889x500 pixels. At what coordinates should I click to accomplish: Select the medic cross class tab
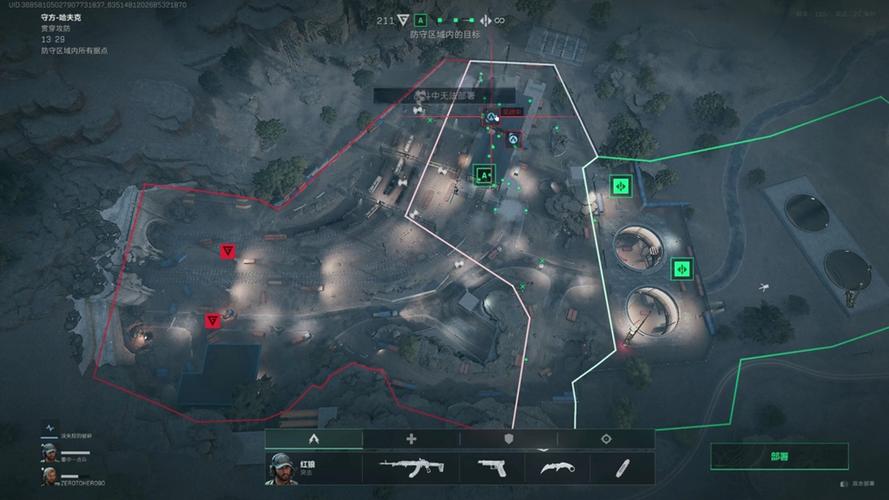tap(411, 439)
